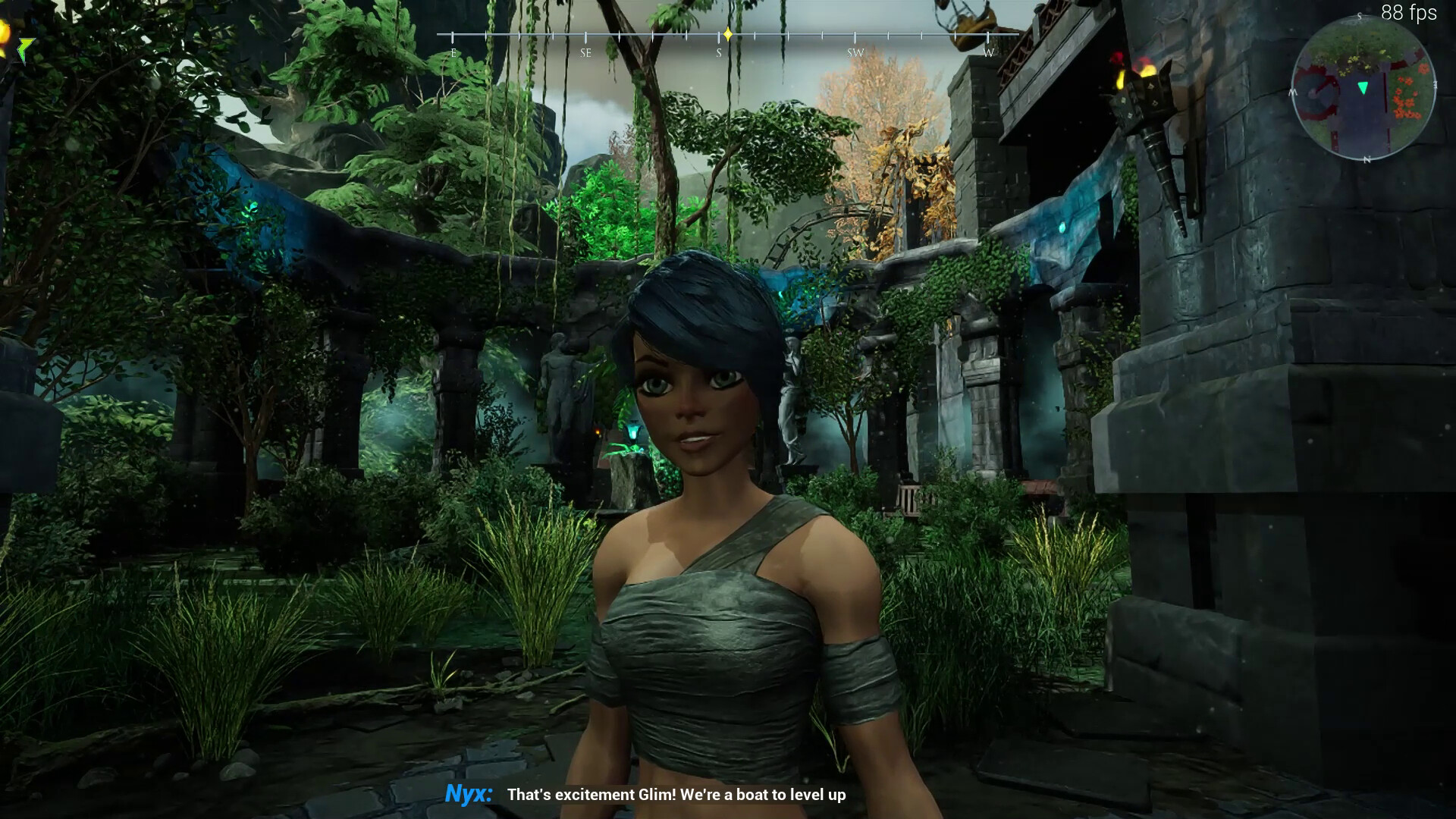Select the 'SW' heading on the compass
This screenshot has height=819, width=1456.
click(855, 52)
